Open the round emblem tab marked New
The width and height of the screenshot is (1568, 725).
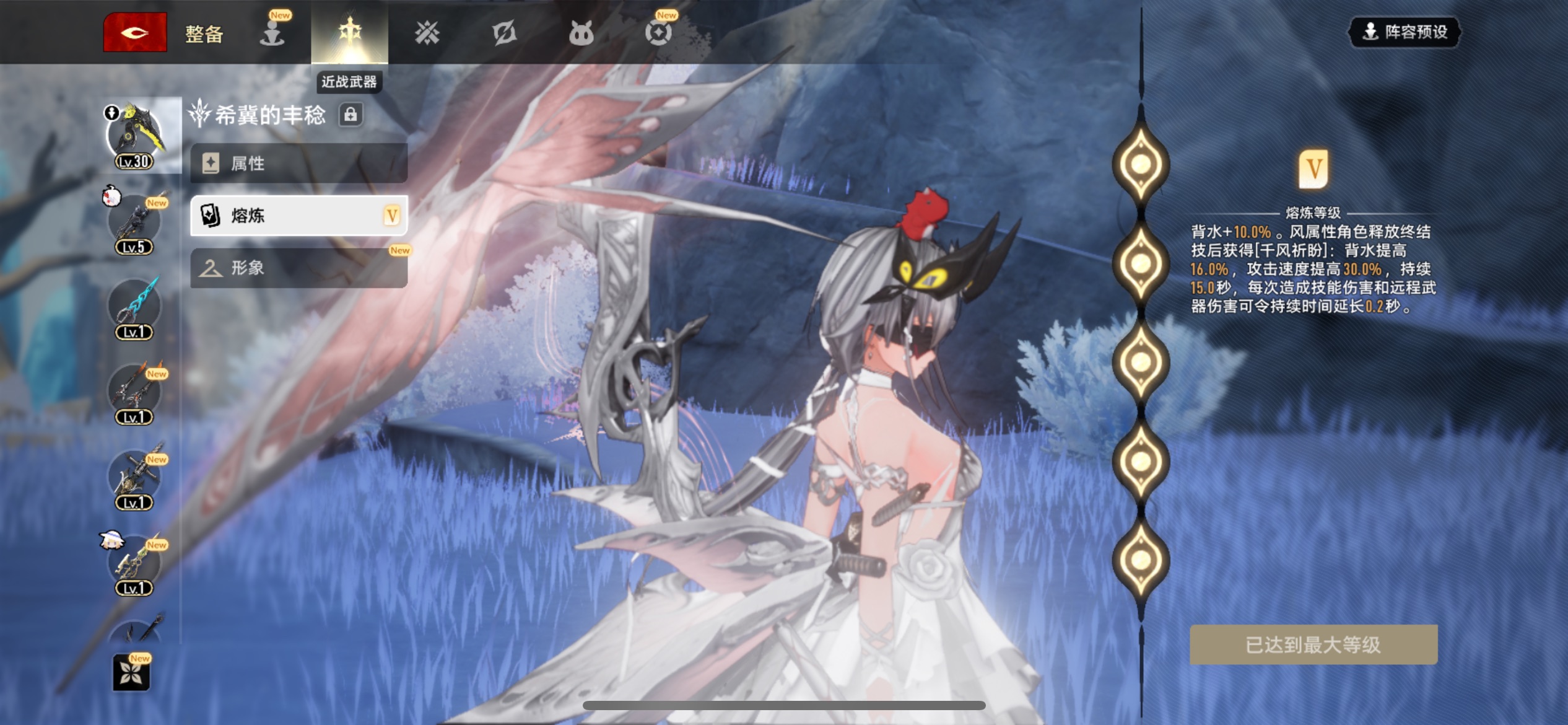click(658, 33)
